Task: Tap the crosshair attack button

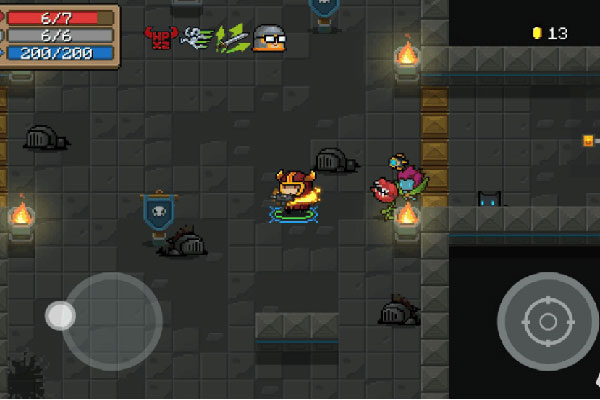Action: [547, 321]
